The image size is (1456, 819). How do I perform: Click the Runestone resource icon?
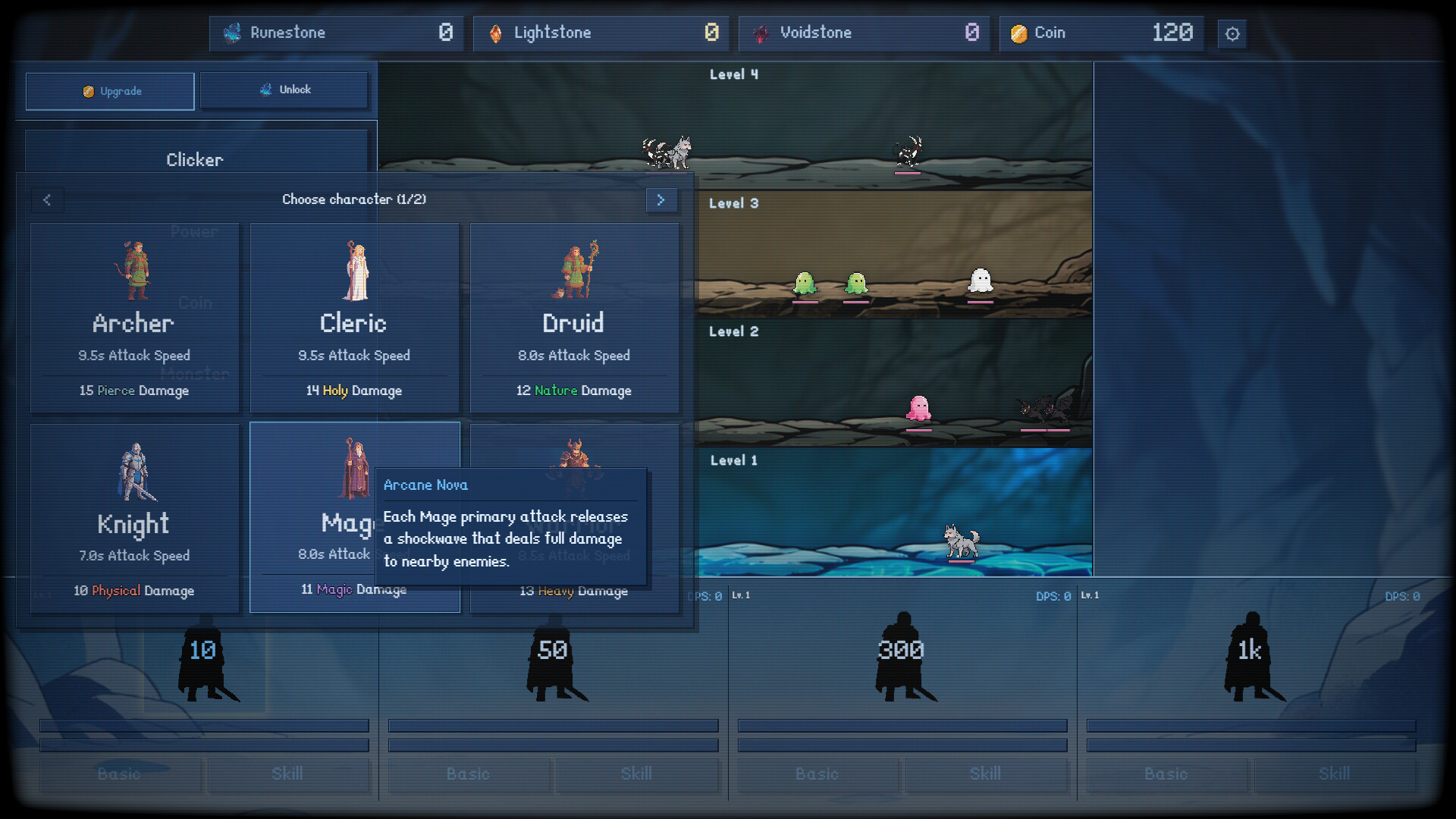point(232,33)
